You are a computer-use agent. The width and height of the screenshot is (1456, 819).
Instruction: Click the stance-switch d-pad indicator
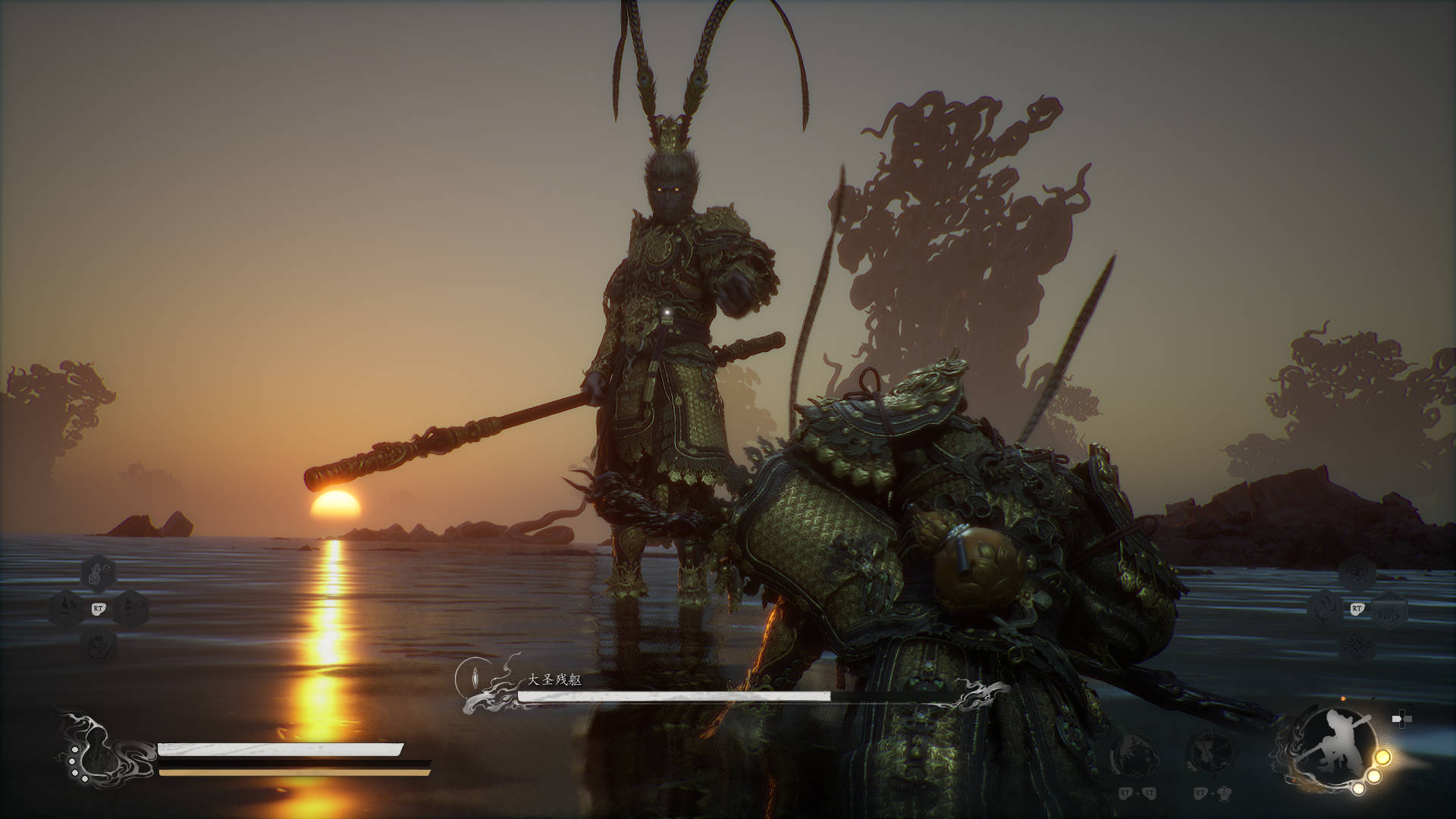coord(1401,720)
